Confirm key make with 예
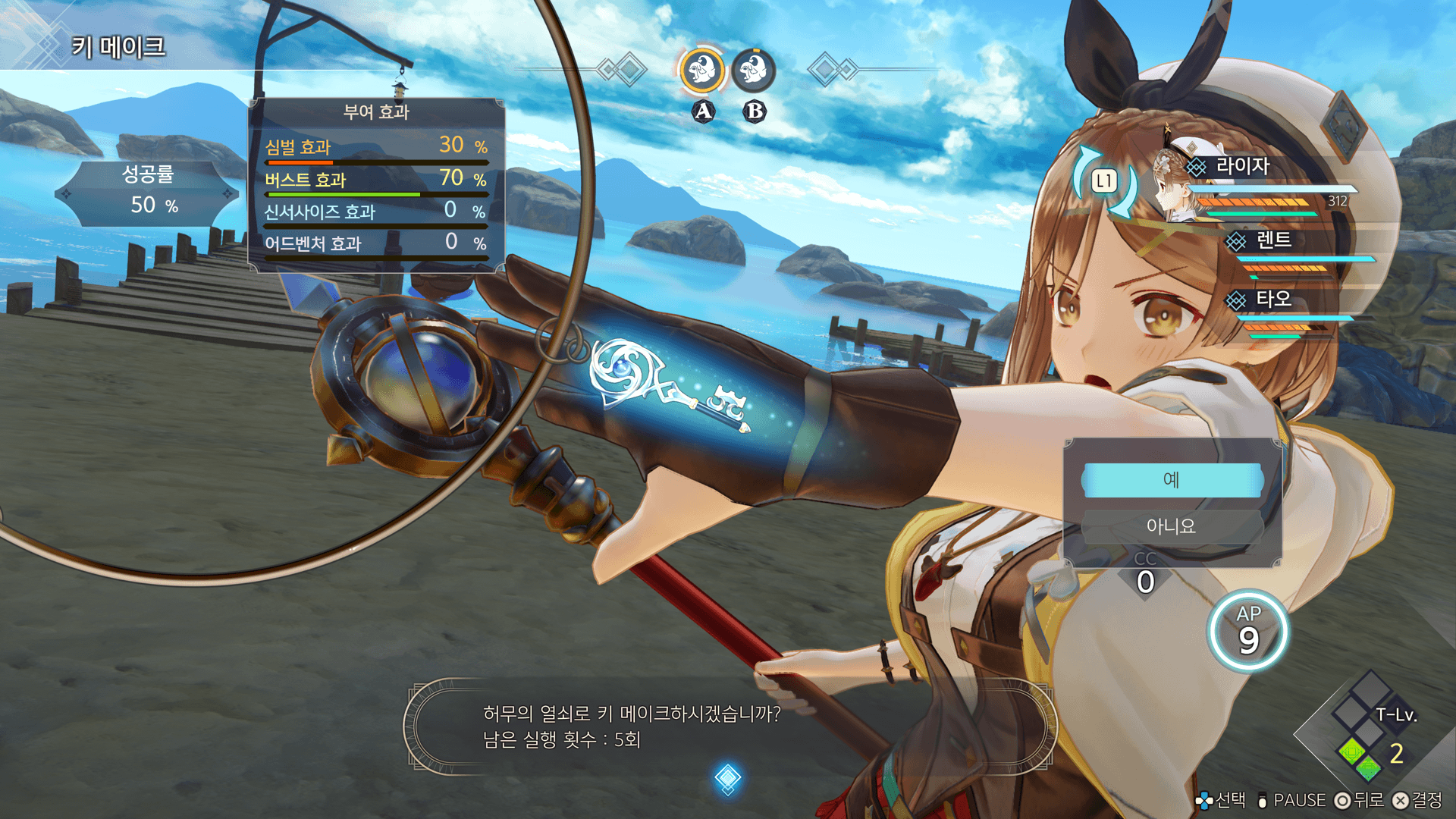 click(x=1172, y=480)
